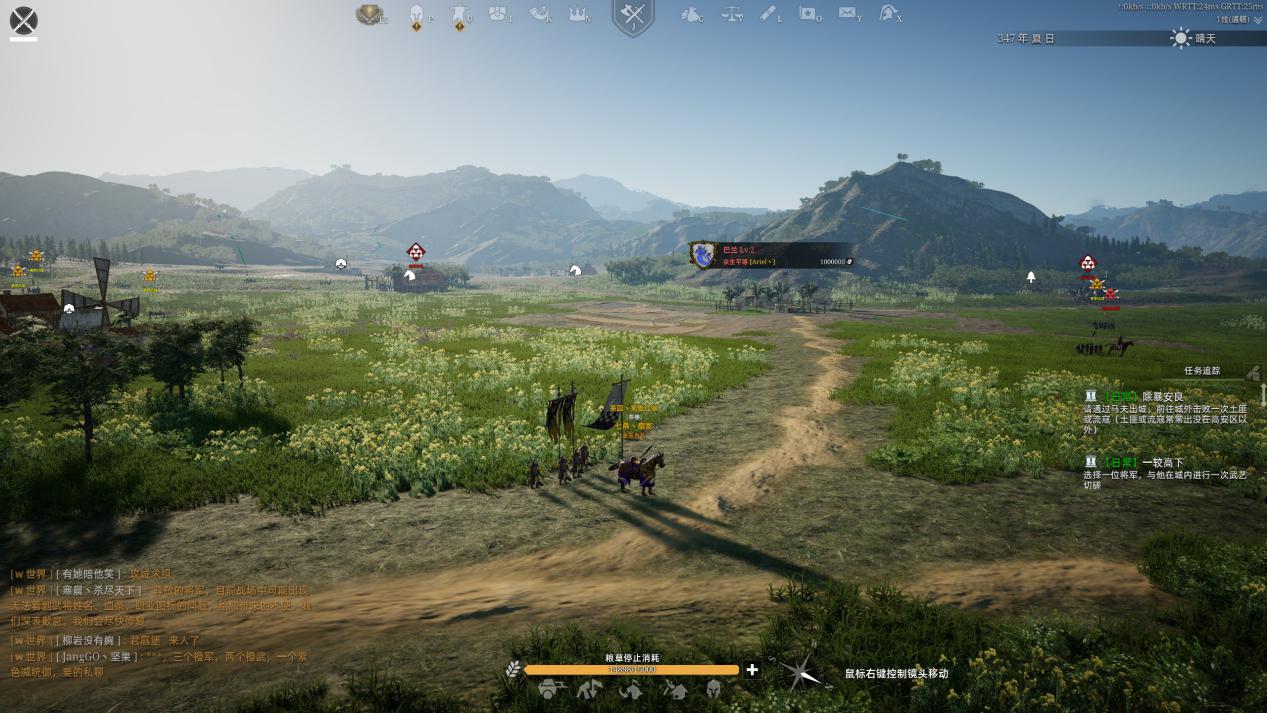Open the flag banner icon with star
The image size is (1267, 713).
[x=808, y=14]
